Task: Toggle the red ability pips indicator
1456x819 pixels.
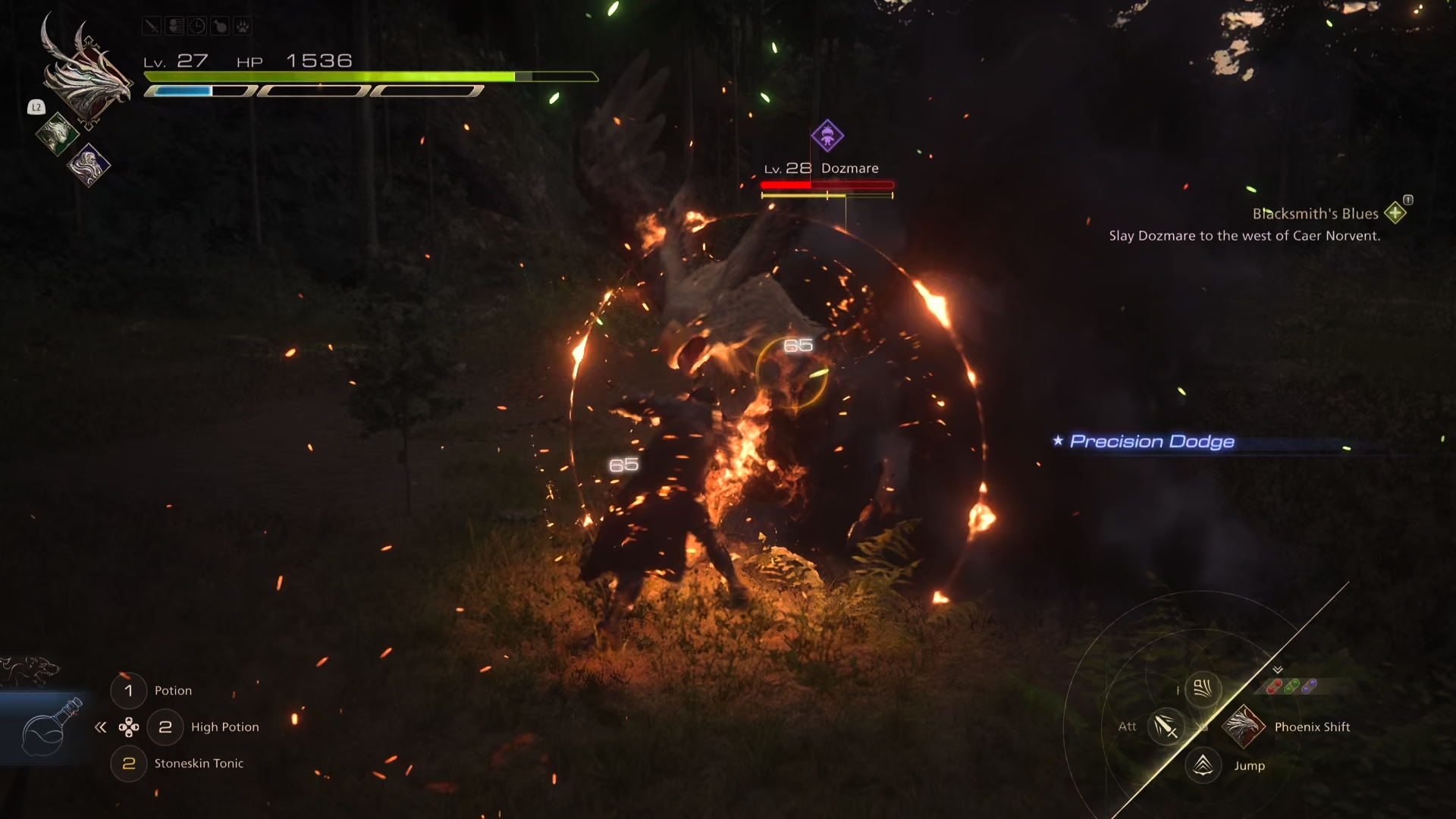Action: [x=1276, y=686]
